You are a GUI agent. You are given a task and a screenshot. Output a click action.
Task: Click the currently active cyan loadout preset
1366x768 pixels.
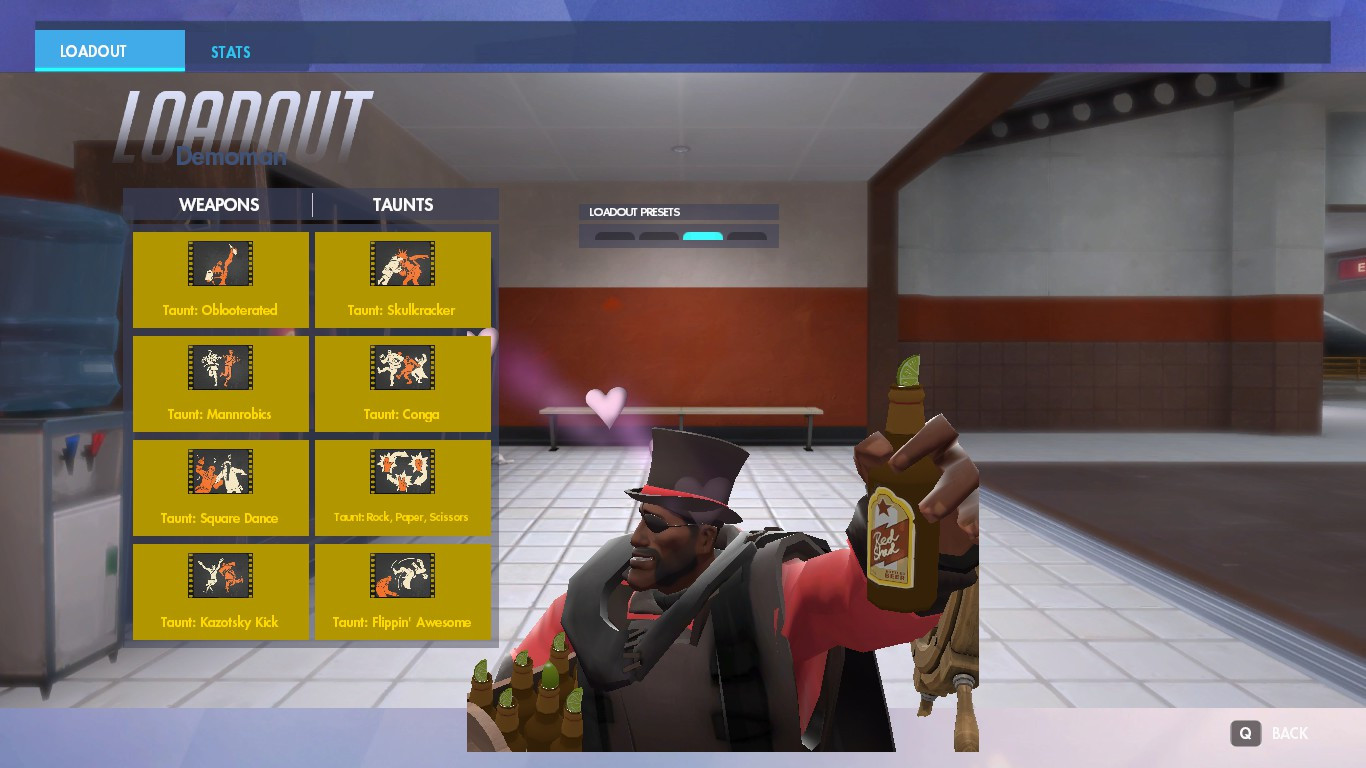703,237
